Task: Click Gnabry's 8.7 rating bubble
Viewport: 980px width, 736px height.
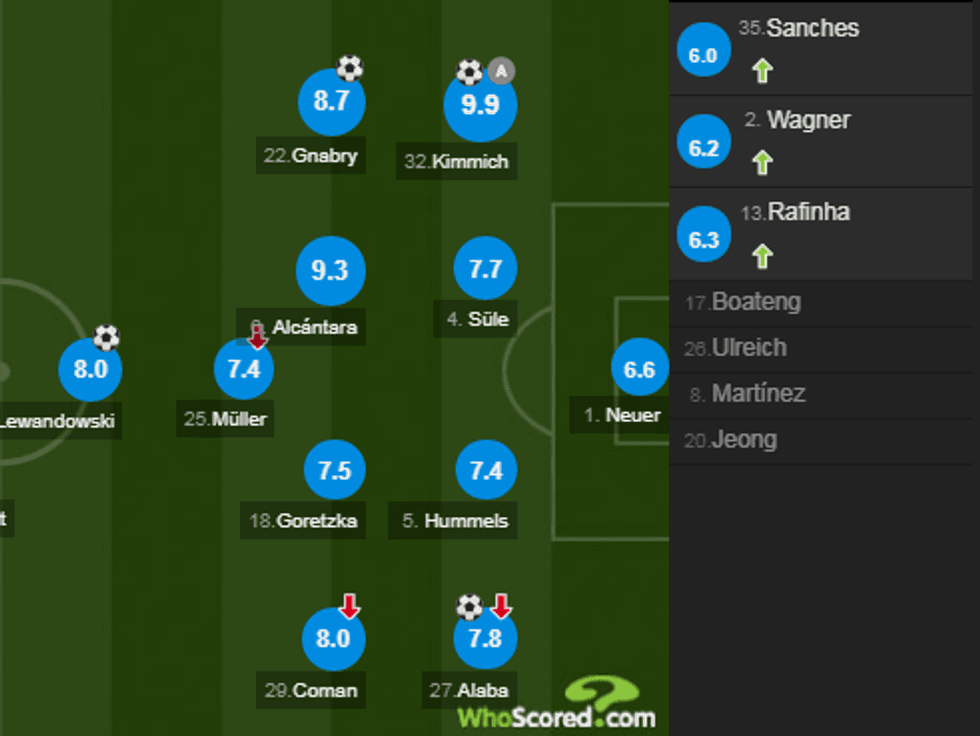Action: point(332,102)
